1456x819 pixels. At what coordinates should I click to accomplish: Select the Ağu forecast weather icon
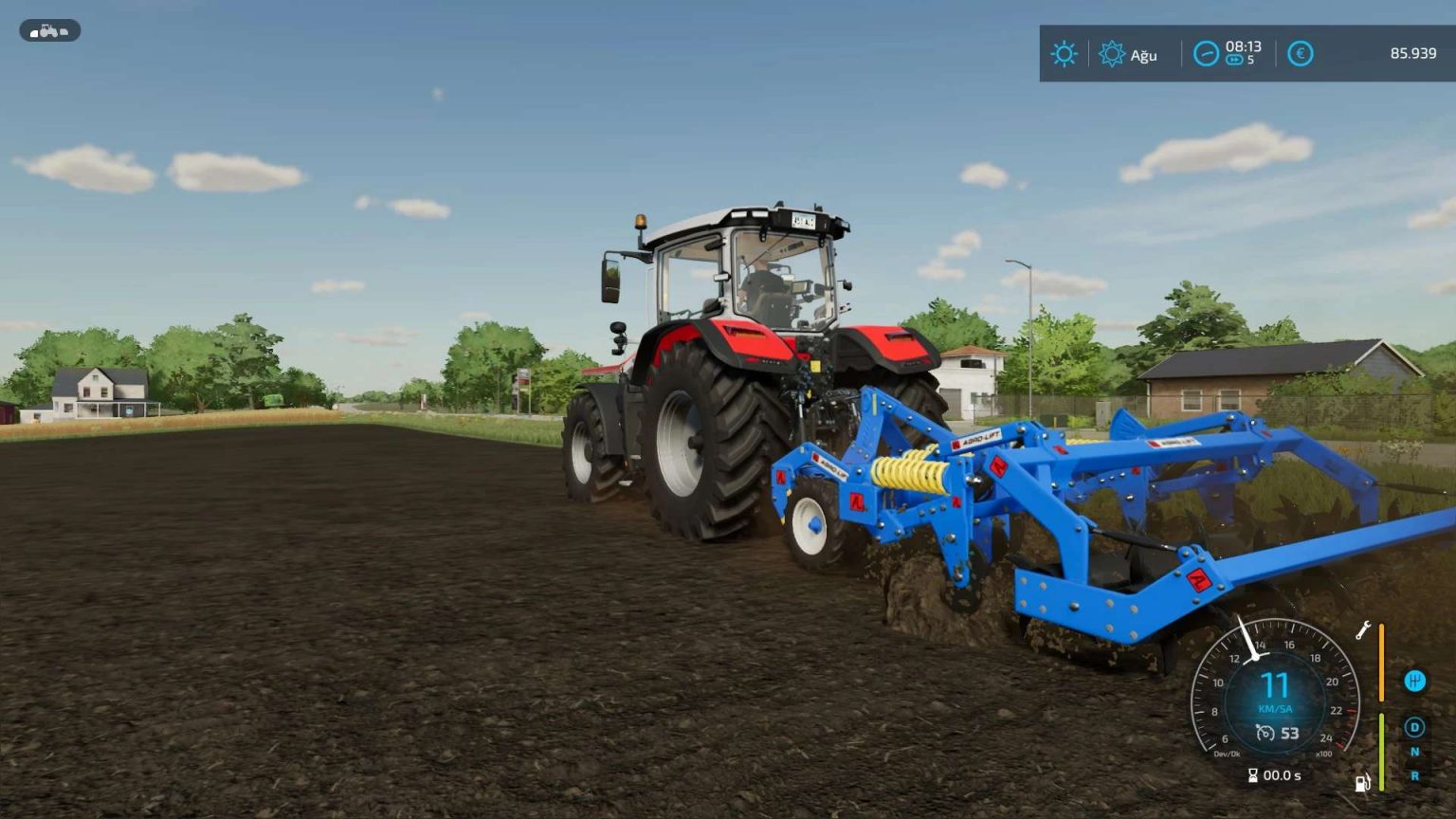(1112, 54)
